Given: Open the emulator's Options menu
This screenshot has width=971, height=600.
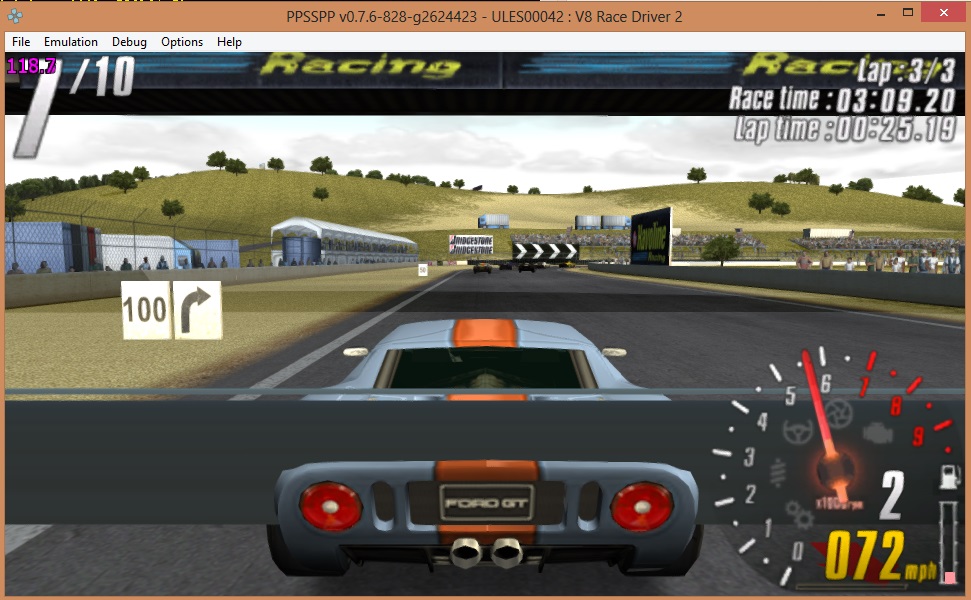Looking at the screenshot, I should click(182, 42).
